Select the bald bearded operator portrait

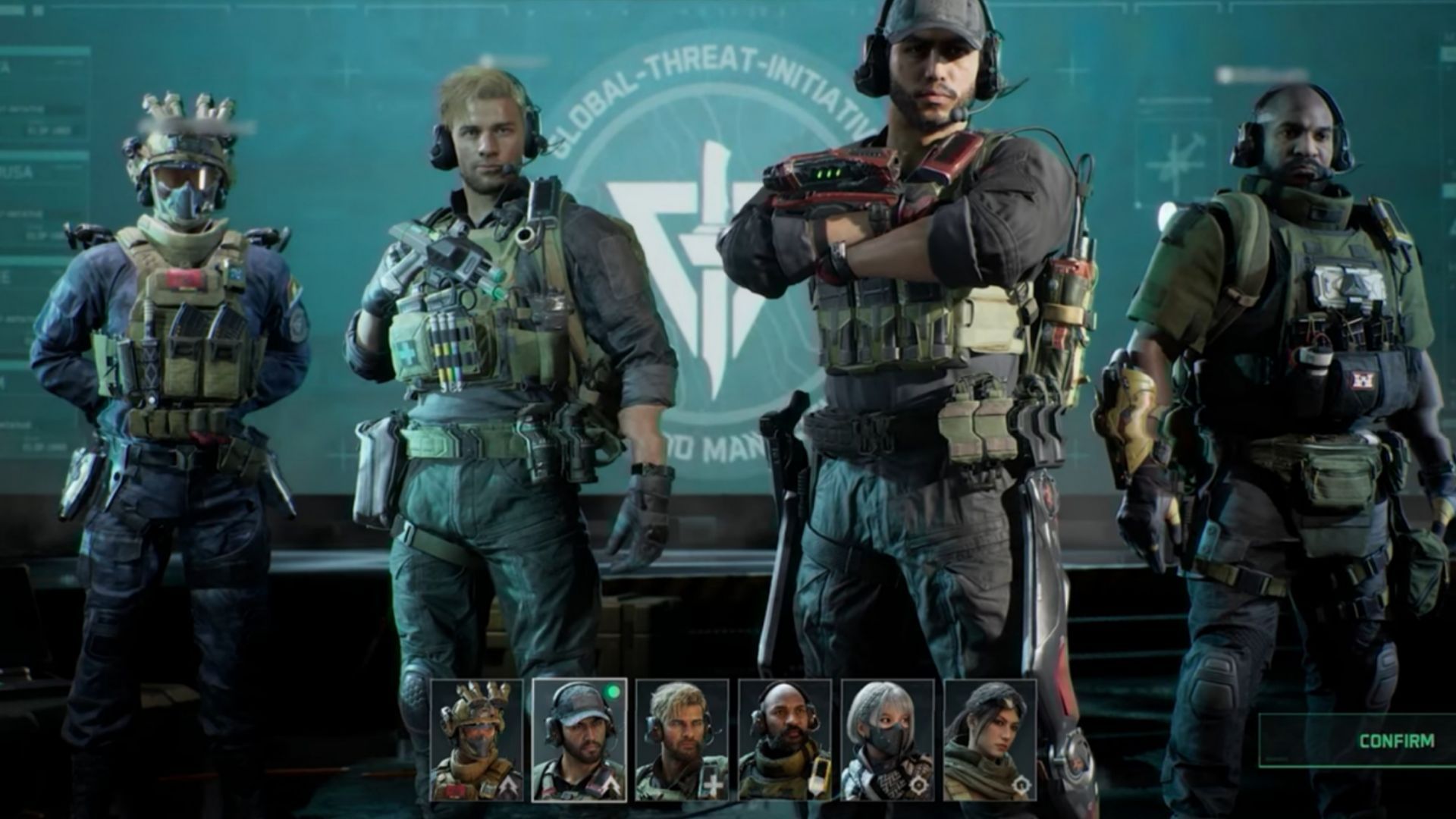point(785,740)
